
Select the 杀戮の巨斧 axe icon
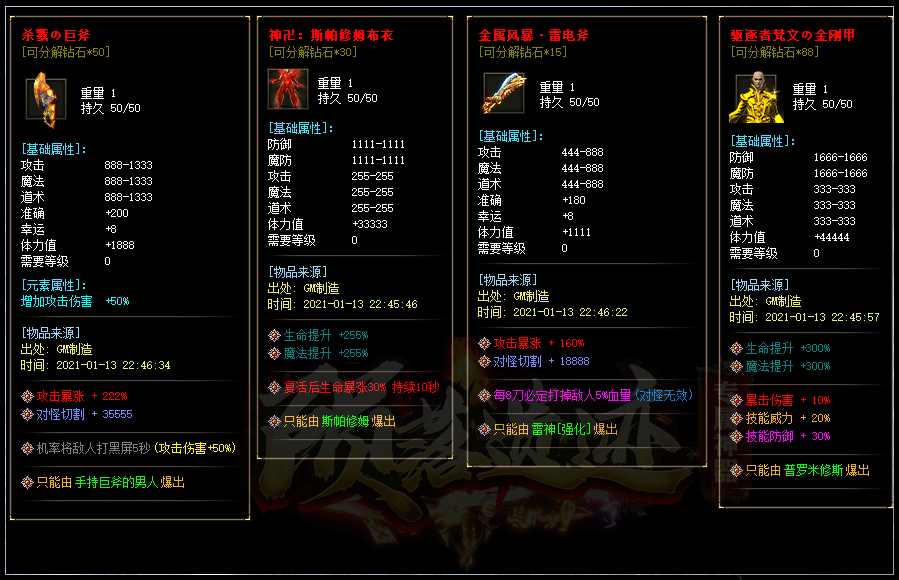tap(43, 95)
